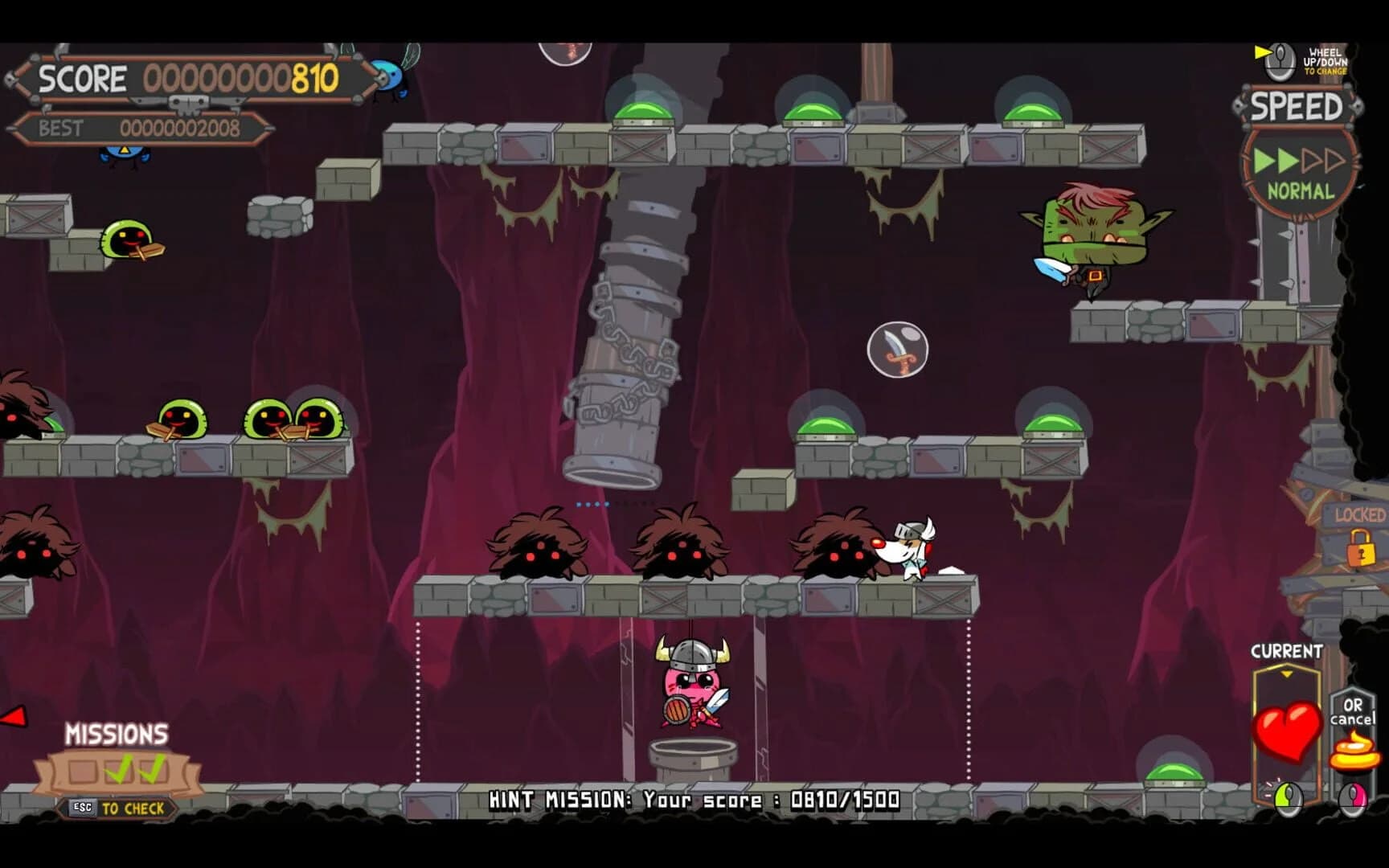This screenshot has height=868, width=1389.
Task: Check the first empty mission box
Action: pos(83,770)
